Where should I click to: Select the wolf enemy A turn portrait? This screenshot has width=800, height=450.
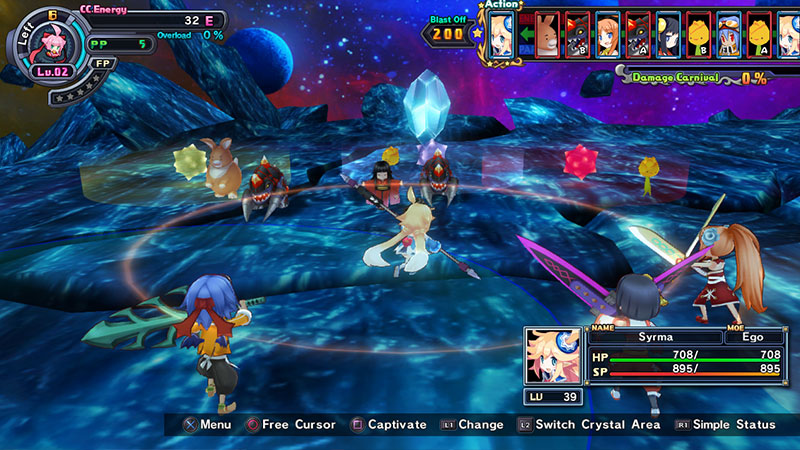[x=637, y=34]
